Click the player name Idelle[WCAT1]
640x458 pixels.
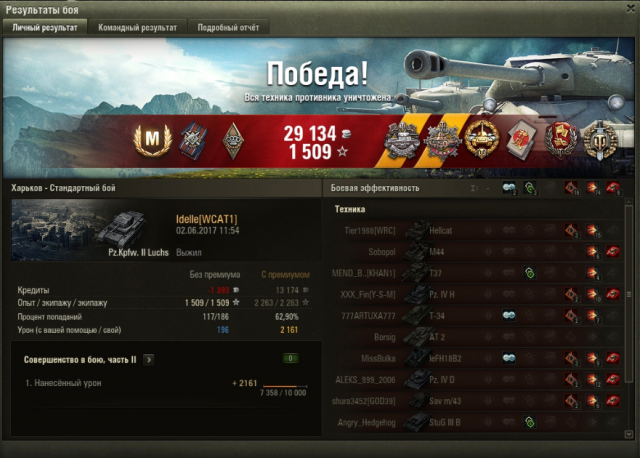tap(205, 218)
